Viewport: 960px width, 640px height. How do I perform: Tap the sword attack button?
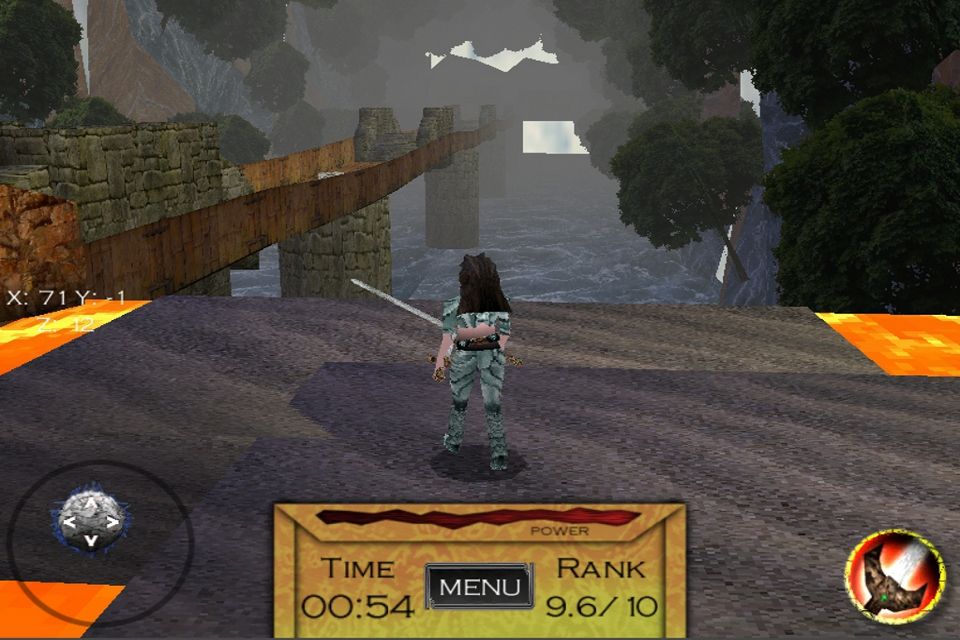[x=893, y=576]
